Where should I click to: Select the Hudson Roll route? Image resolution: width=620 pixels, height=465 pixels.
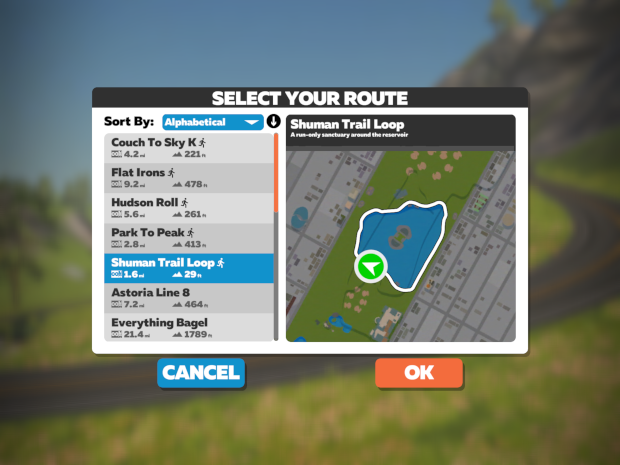click(x=189, y=208)
